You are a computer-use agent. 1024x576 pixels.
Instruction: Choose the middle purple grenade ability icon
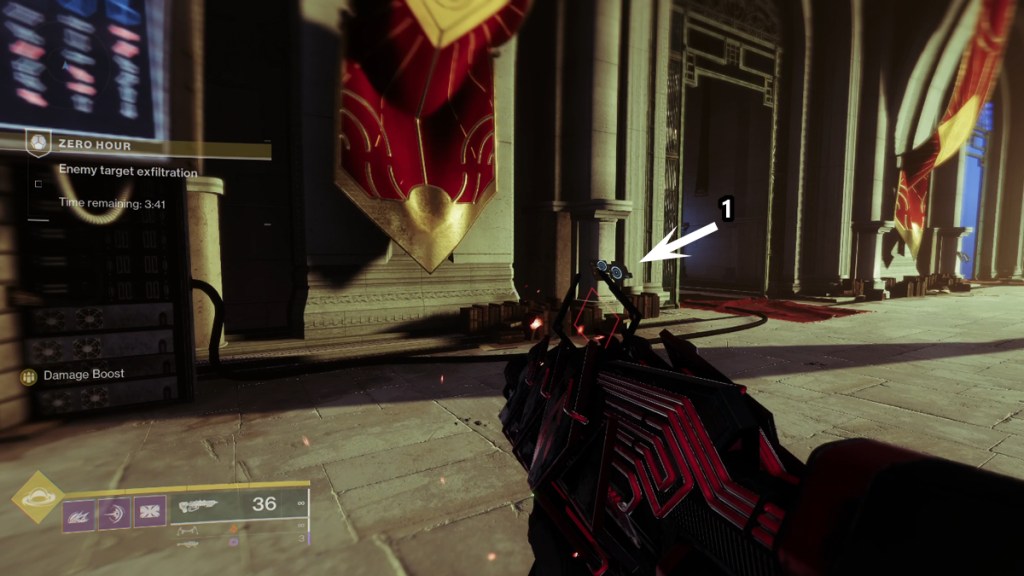click(x=114, y=514)
